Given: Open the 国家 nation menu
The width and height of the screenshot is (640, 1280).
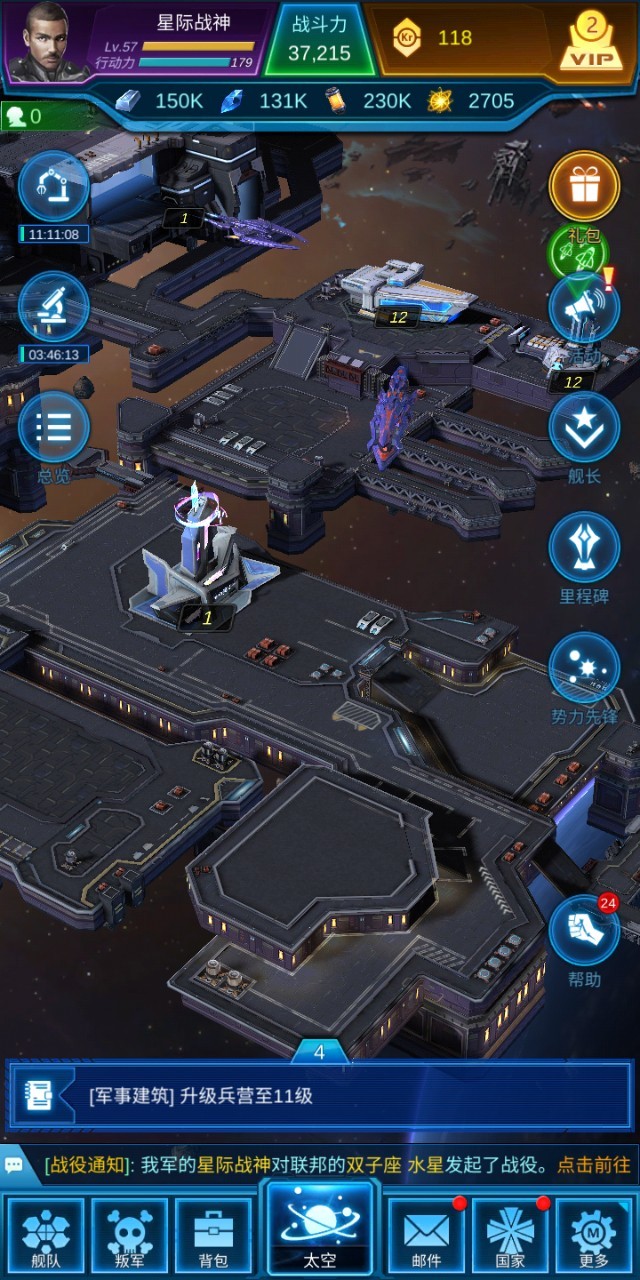Looking at the screenshot, I should point(510,1235).
